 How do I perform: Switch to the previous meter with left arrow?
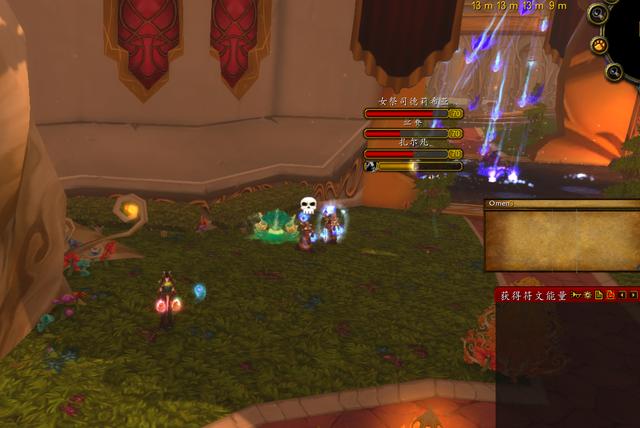[621, 296]
